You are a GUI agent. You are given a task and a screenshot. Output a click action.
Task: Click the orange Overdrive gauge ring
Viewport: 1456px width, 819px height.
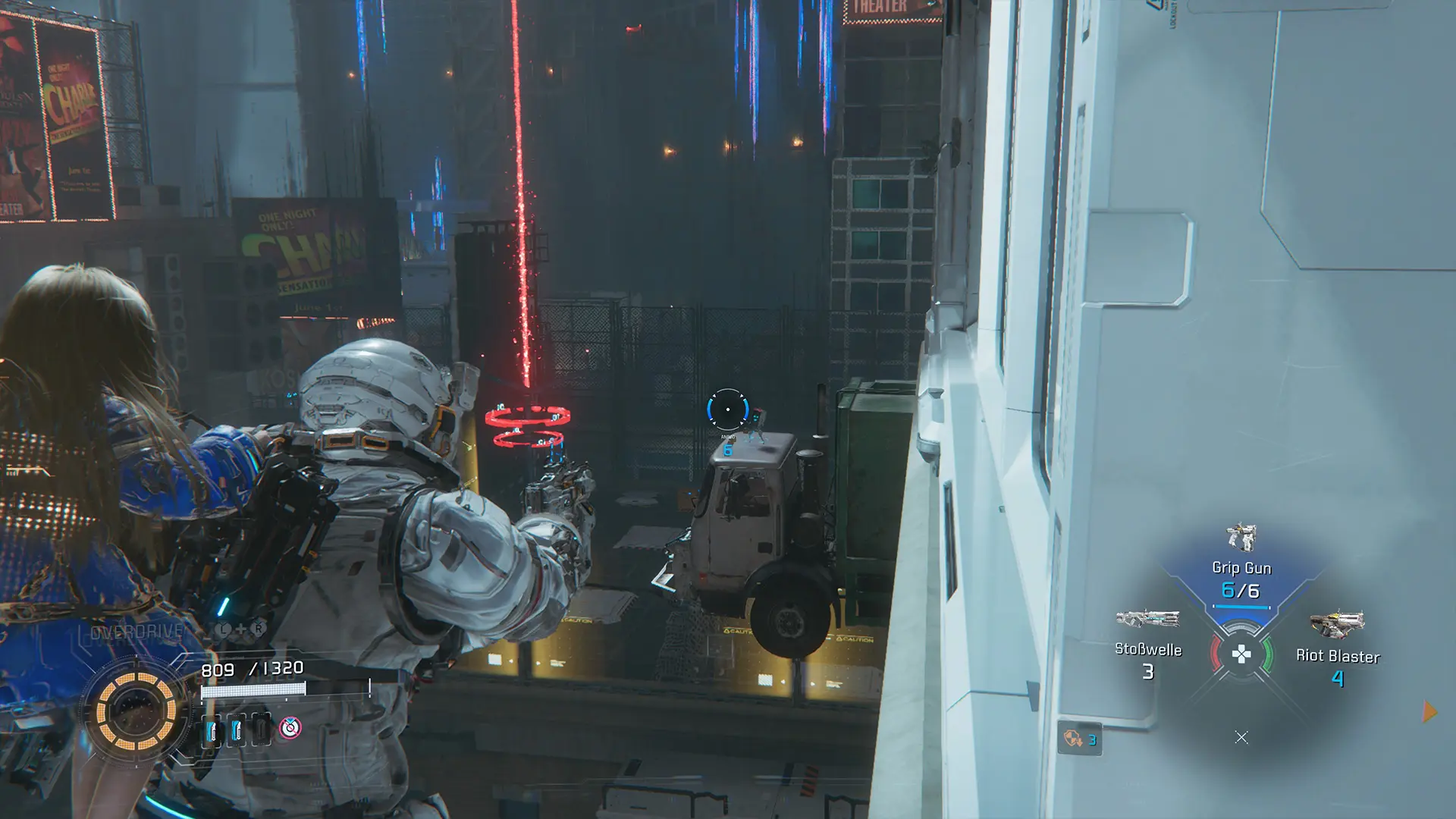136,711
